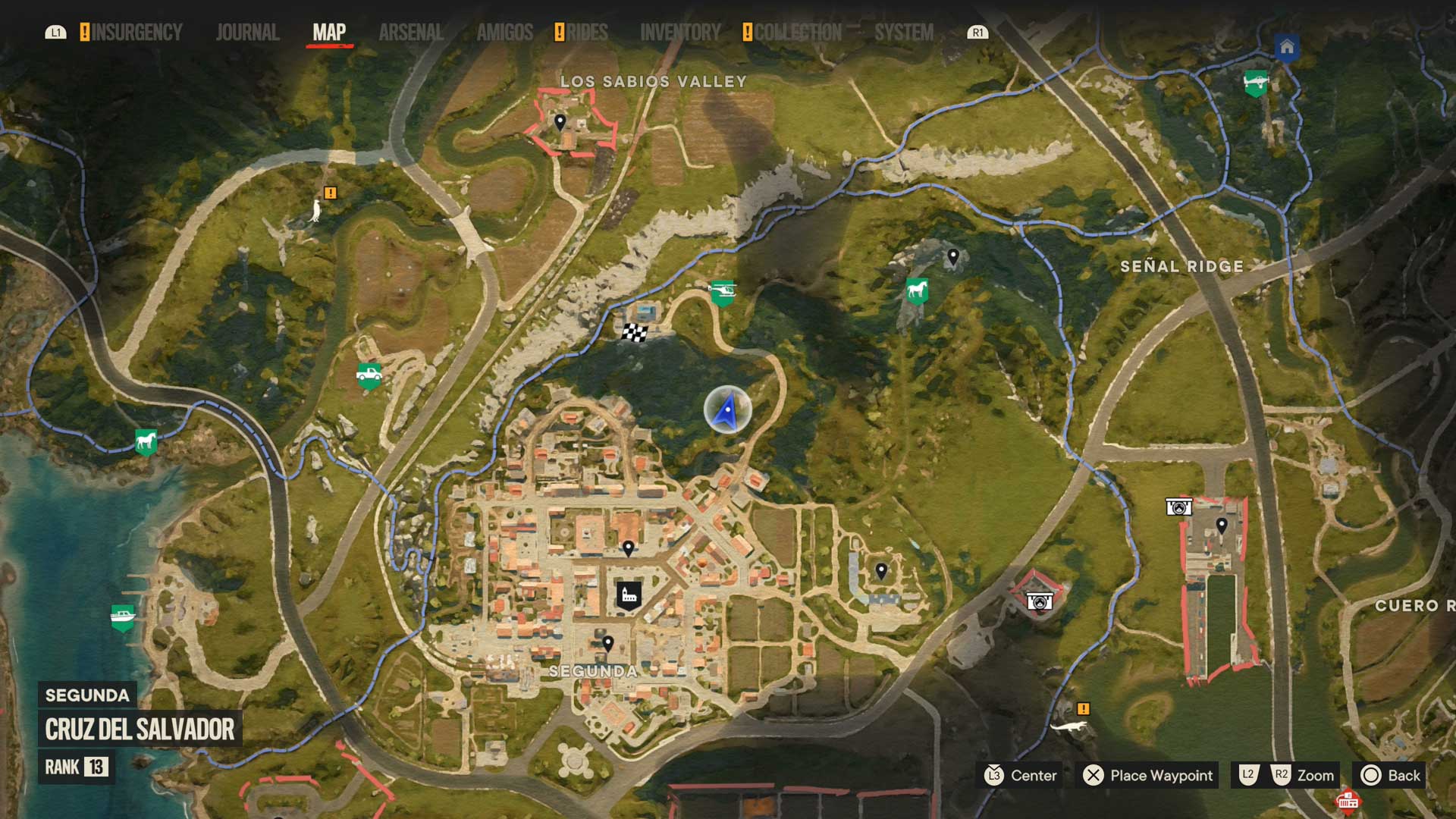Image resolution: width=1456 pixels, height=819 pixels.
Task: Select the green boat marker on the coast
Action: coord(123,617)
